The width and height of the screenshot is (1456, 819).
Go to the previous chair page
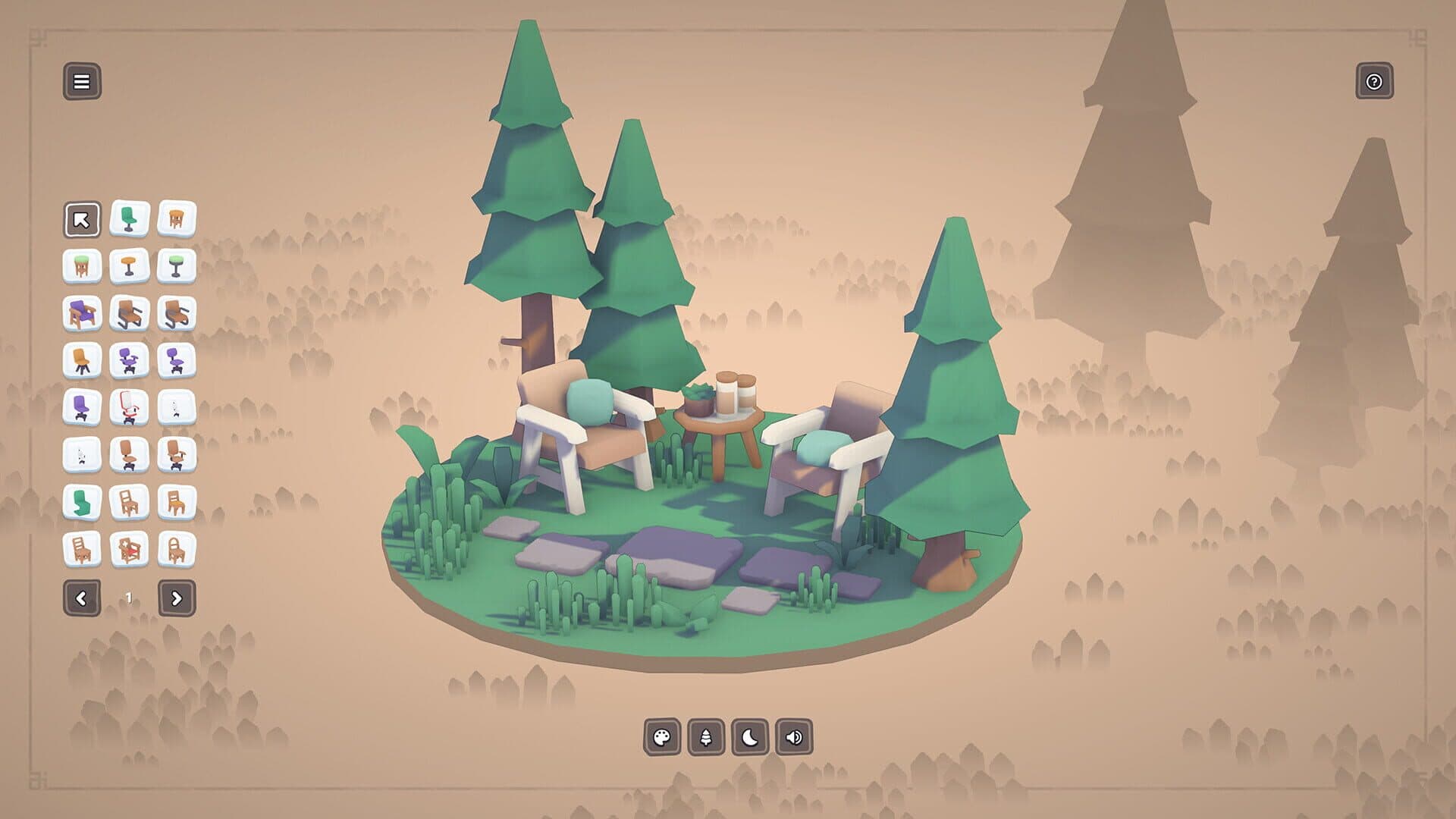83,597
